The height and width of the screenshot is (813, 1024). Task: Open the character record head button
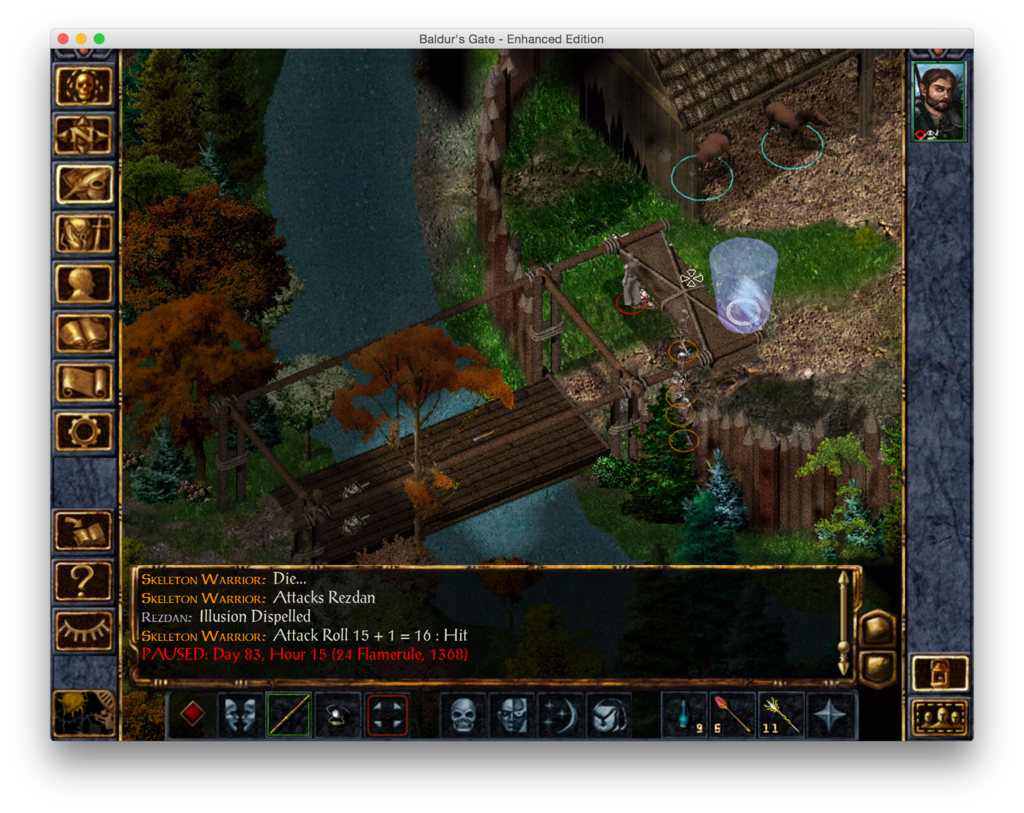pos(84,284)
